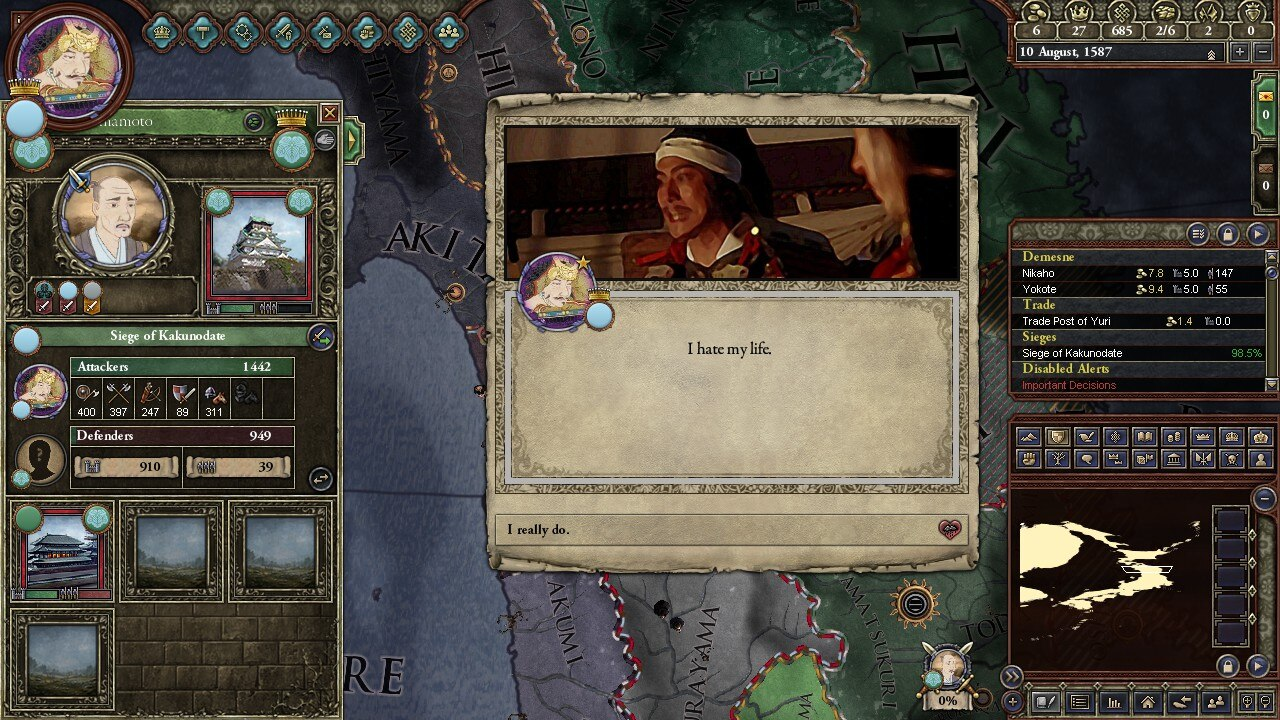Select Yokote in the outliner list
This screenshot has width=1280, height=720.
pos(1040,289)
